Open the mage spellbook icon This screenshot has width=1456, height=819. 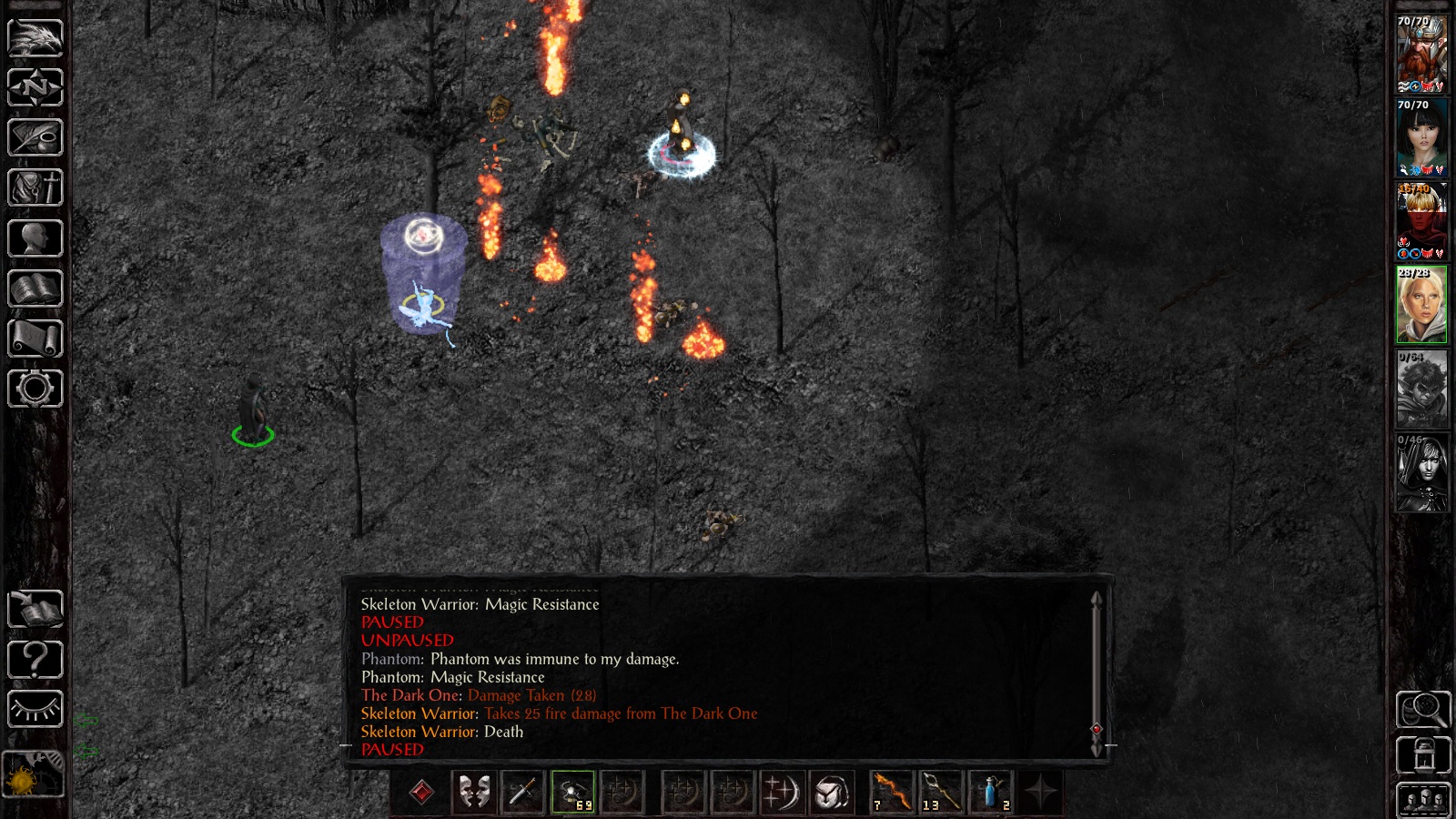35,288
